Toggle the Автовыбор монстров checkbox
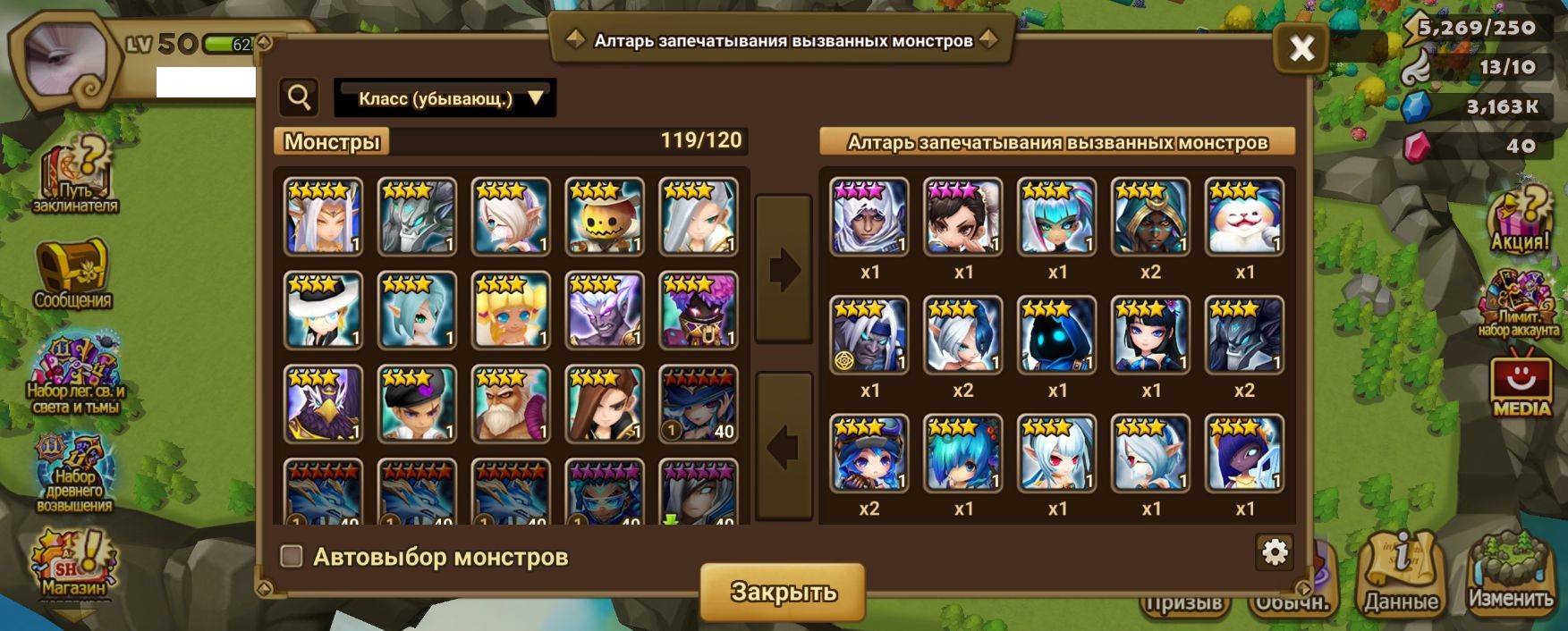Screen dimensions: 1568x631 click(292, 557)
